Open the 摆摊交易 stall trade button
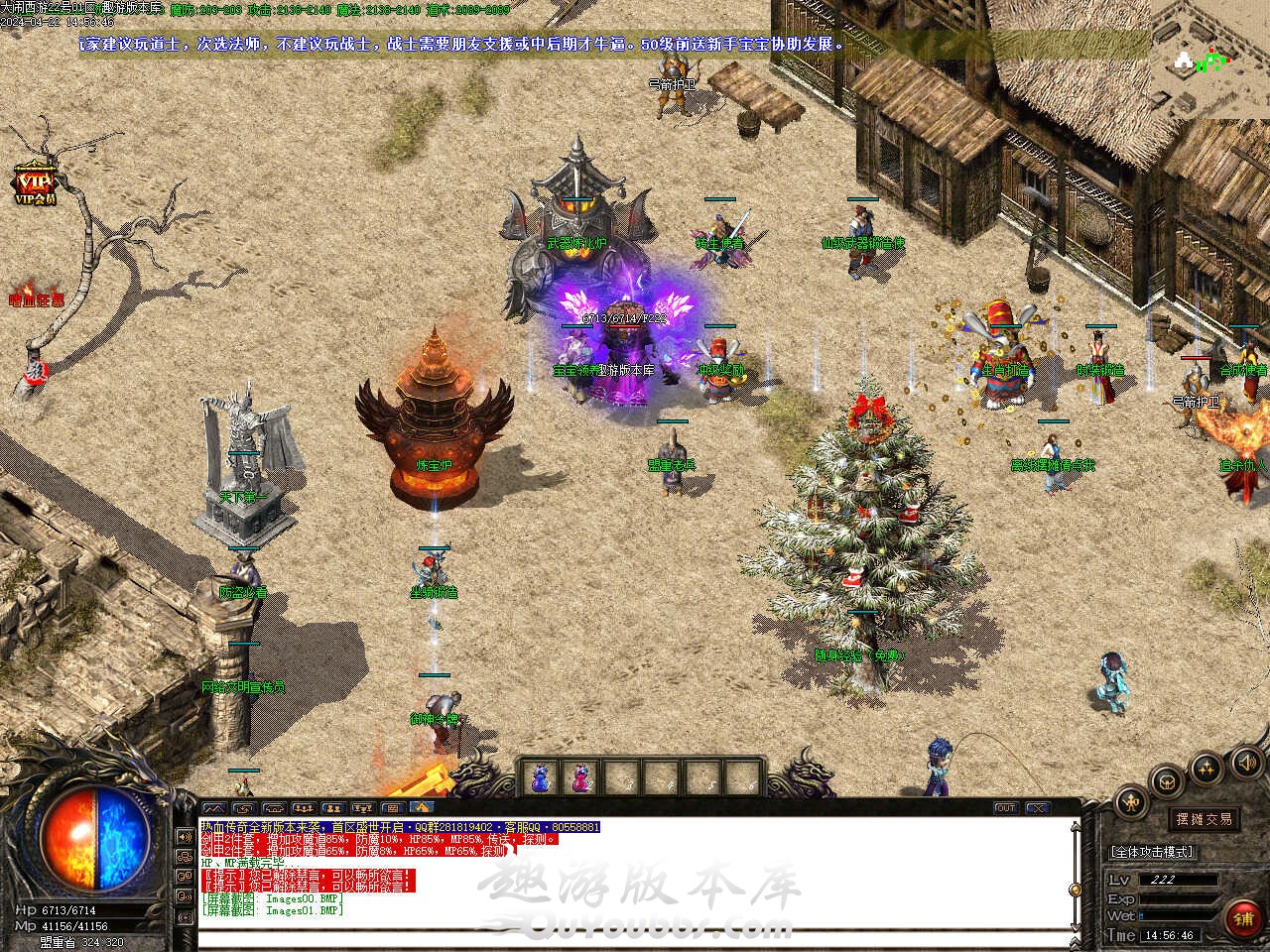The image size is (1270, 952). pos(1205,819)
